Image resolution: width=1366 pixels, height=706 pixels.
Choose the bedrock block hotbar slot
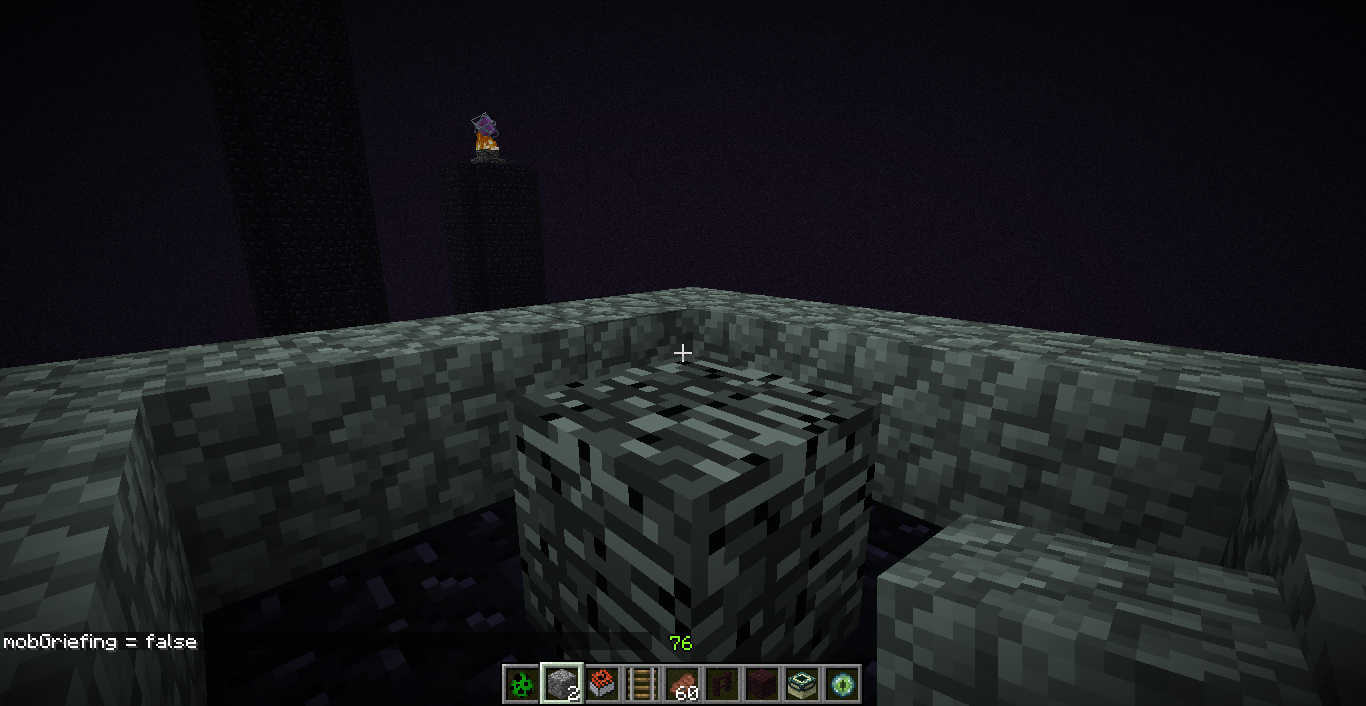coord(561,684)
